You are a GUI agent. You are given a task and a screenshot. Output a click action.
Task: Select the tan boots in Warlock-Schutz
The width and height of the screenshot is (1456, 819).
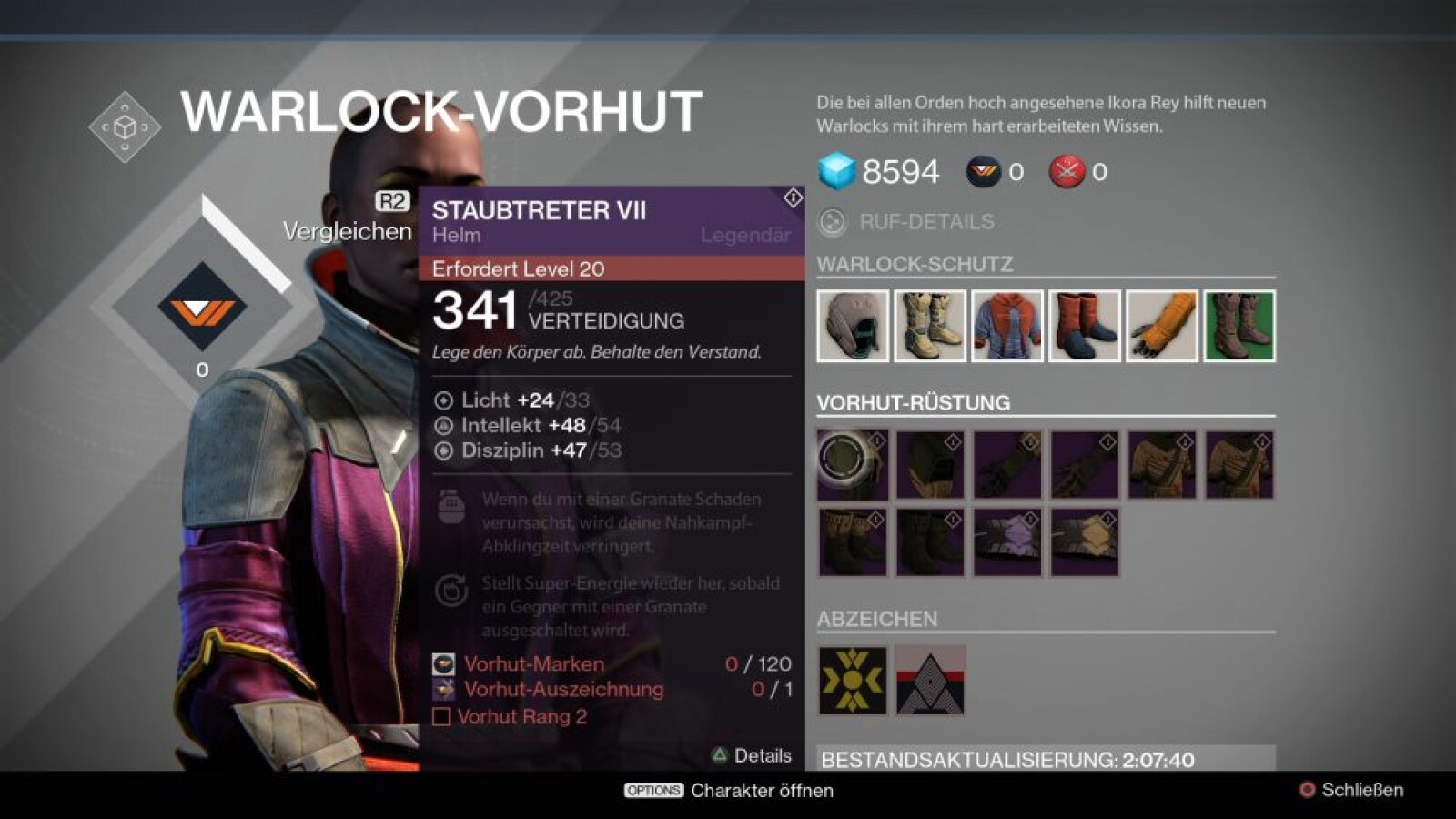(930, 326)
